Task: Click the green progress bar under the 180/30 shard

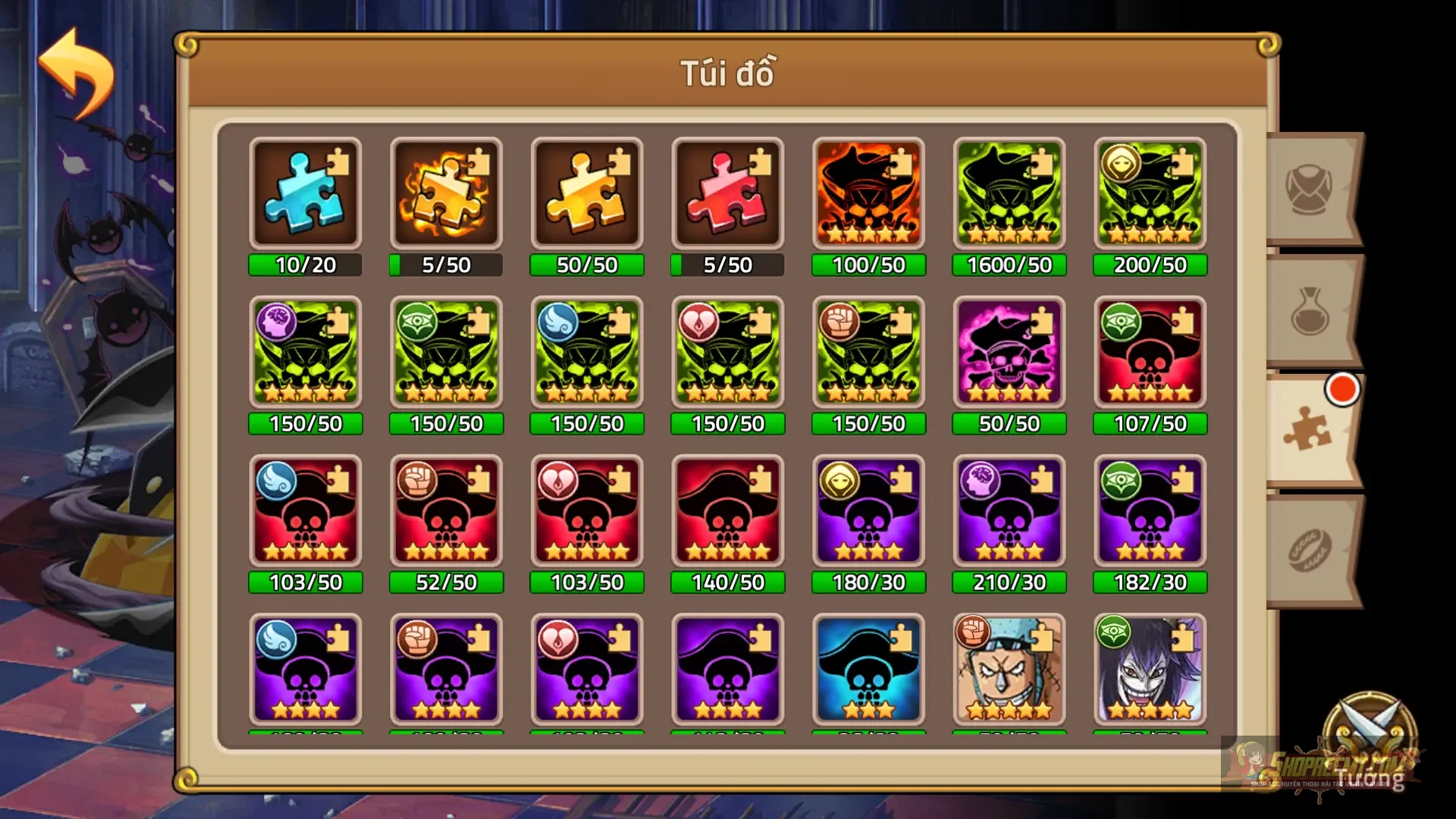Action: 868,582
